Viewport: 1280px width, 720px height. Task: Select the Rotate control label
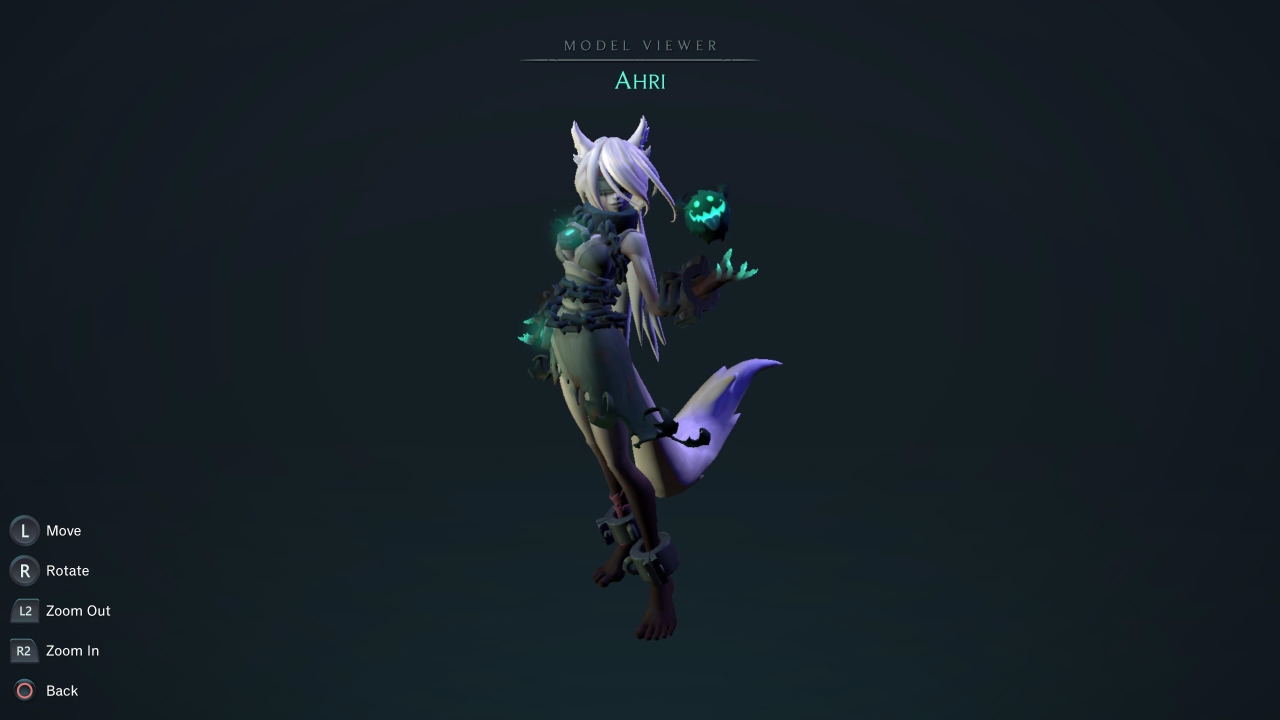pos(67,570)
